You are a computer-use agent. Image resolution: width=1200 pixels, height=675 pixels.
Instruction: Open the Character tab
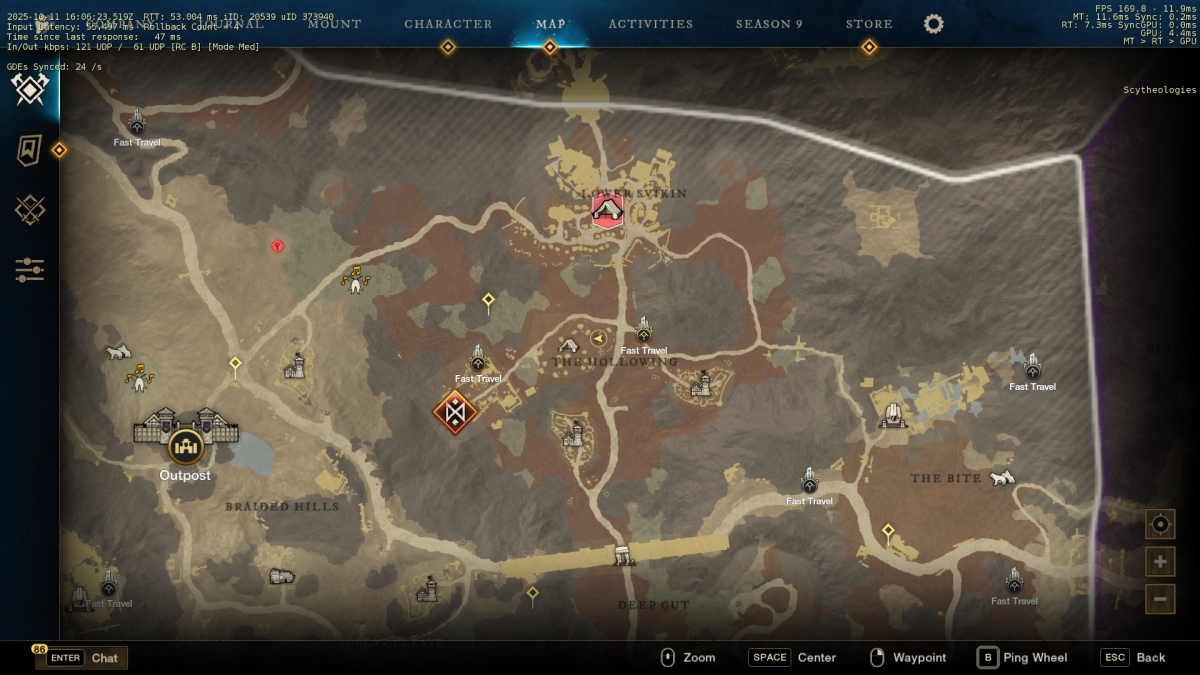coord(448,24)
